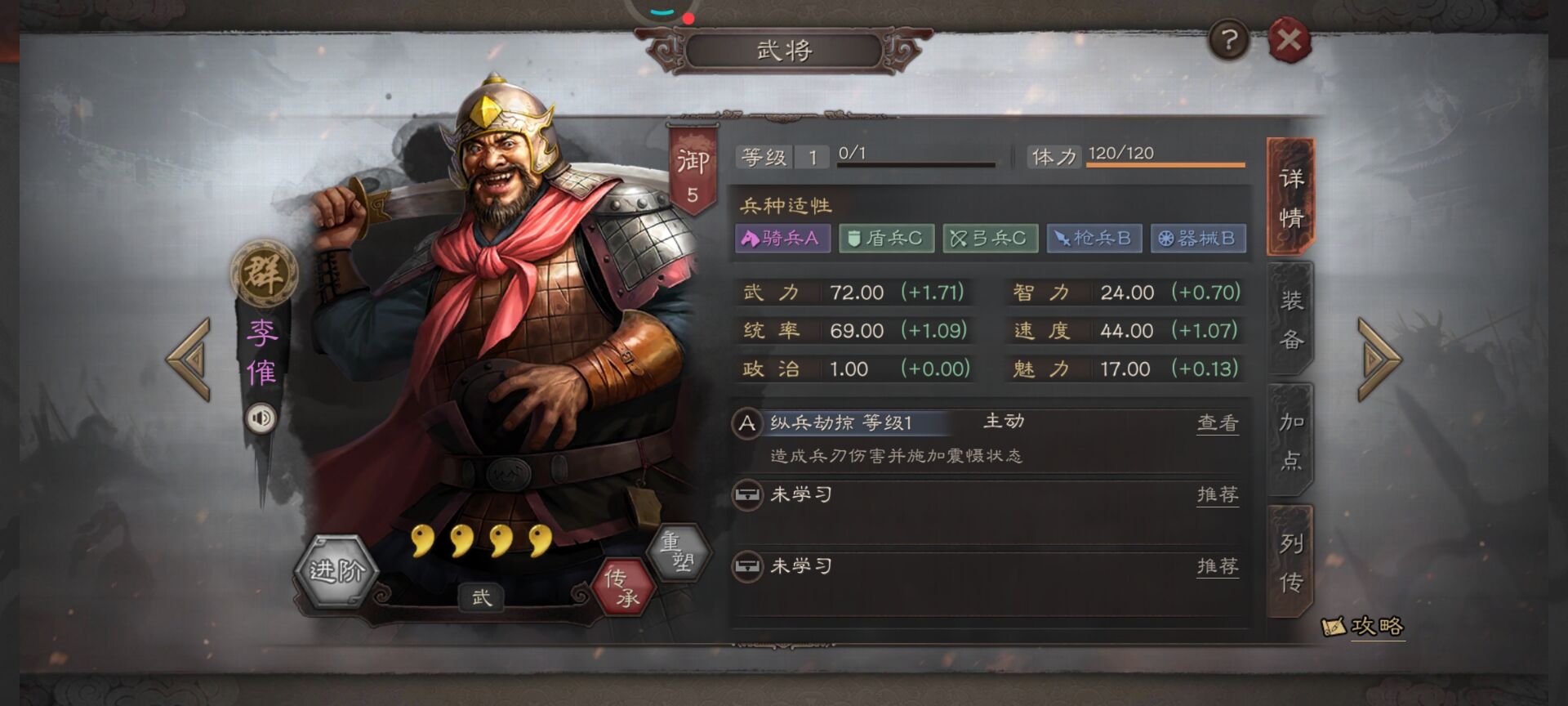The width and height of the screenshot is (1568, 706).
Task: Select the 器械B siege aptitude icon
Action: pos(1197,239)
